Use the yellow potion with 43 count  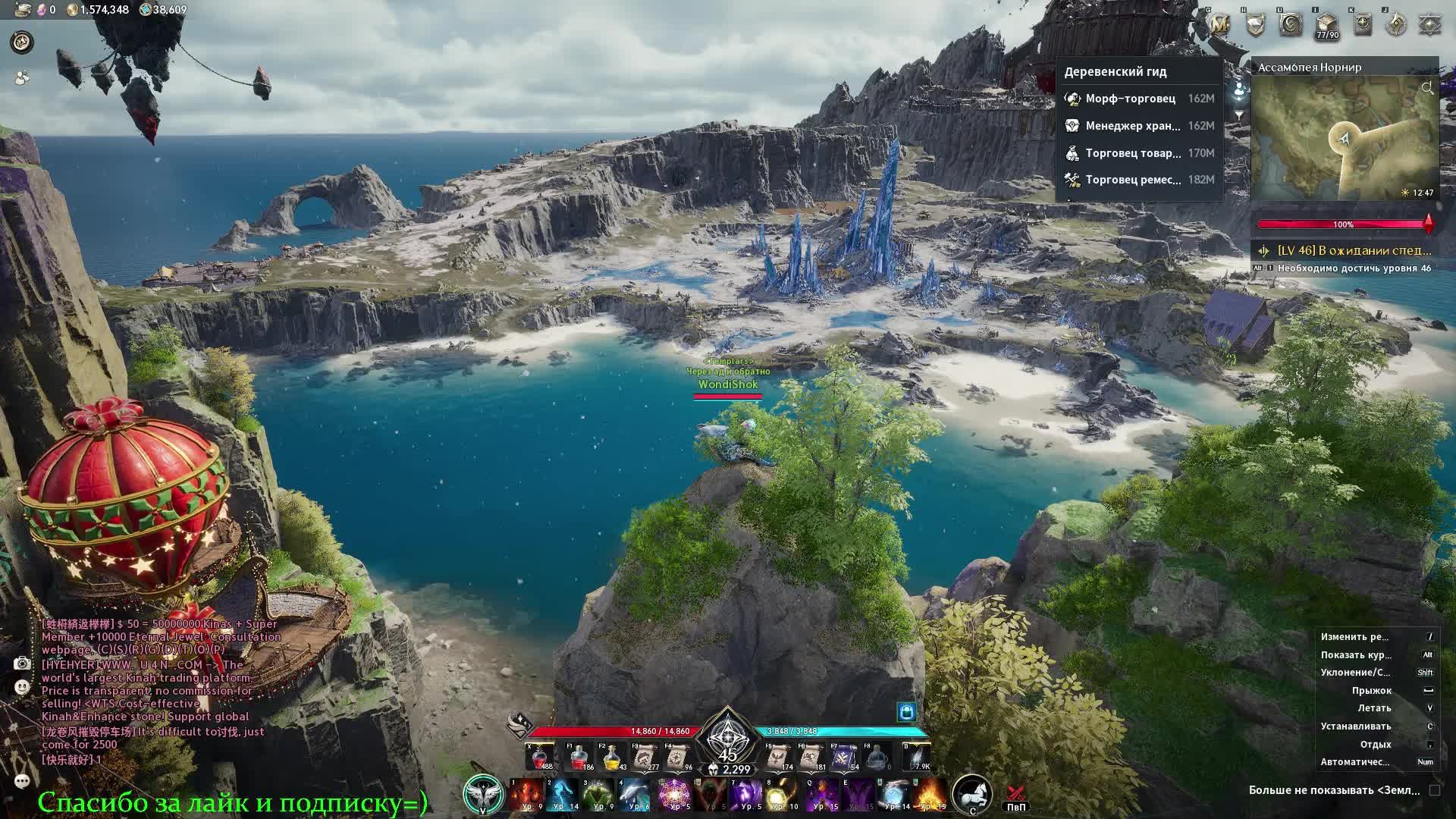(613, 758)
